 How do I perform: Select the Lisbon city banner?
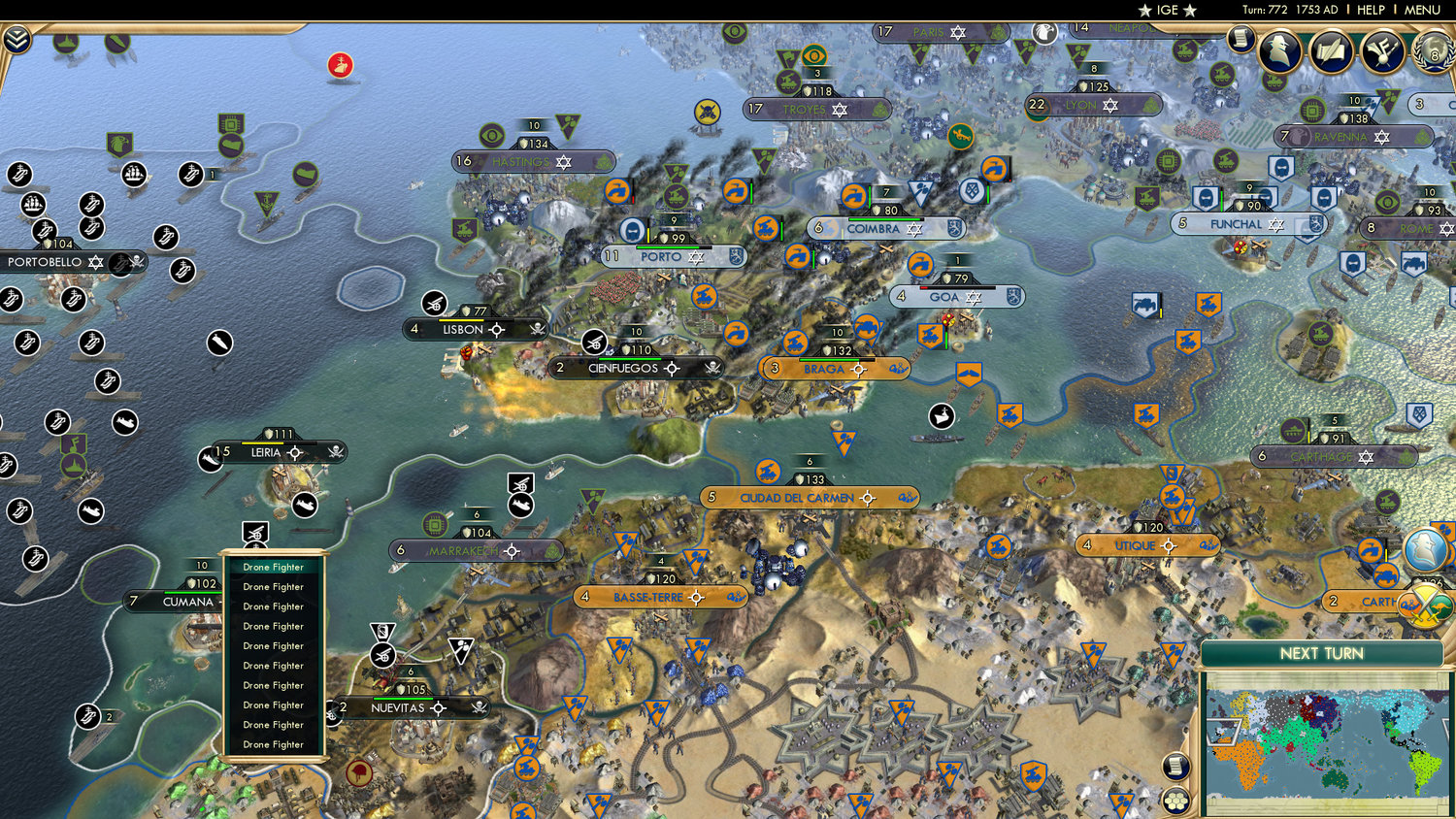pyautogui.click(x=463, y=329)
